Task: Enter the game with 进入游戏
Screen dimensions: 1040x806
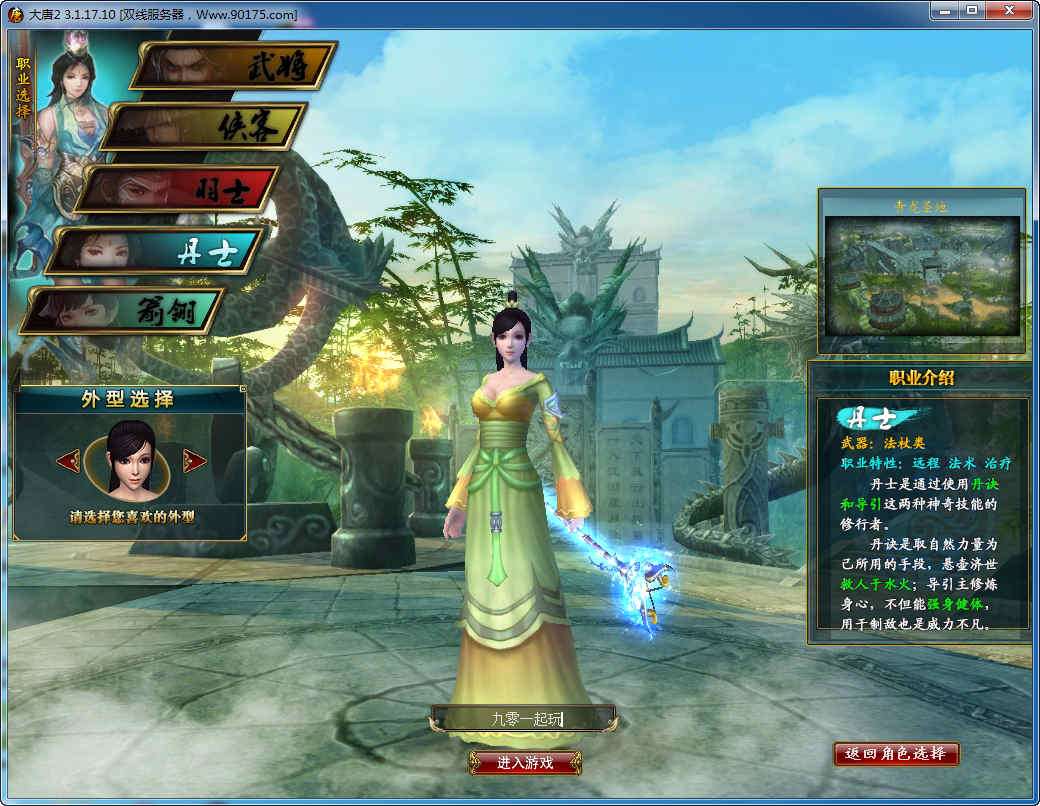Action: pyautogui.click(x=525, y=763)
